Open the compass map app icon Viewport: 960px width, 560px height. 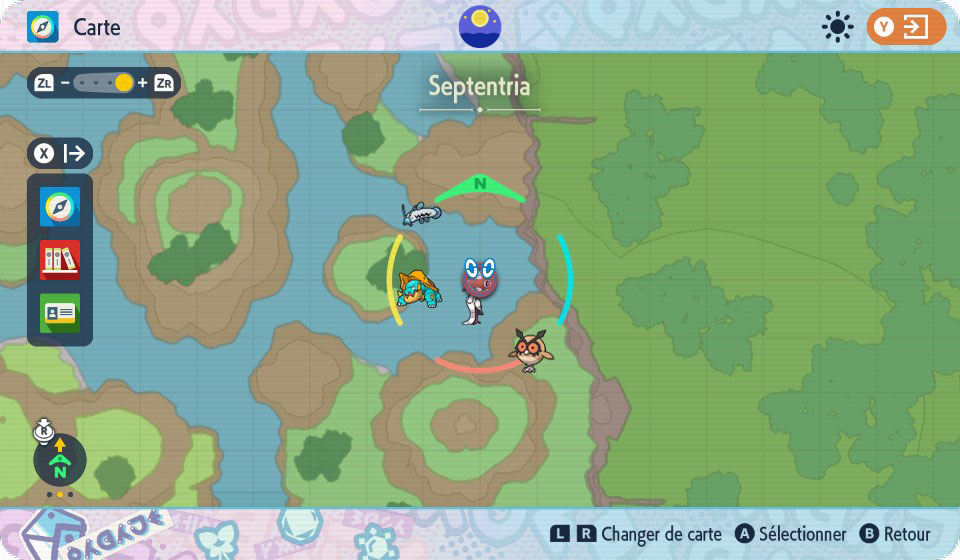point(60,208)
